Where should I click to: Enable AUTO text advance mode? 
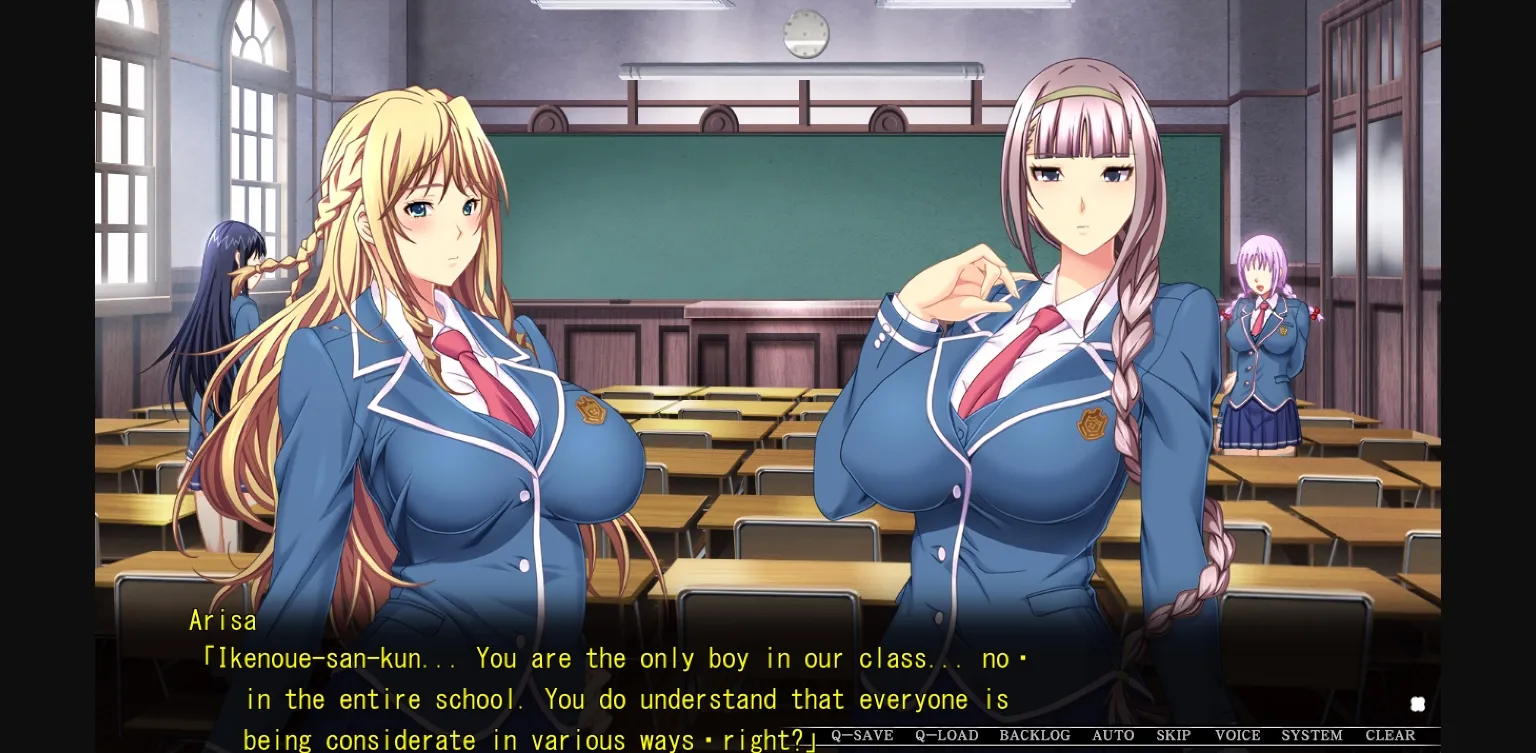coord(1112,735)
